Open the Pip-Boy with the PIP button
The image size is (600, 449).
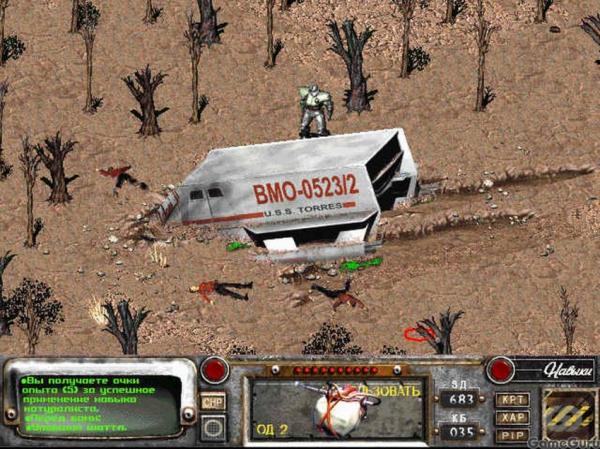coord(512,435)
